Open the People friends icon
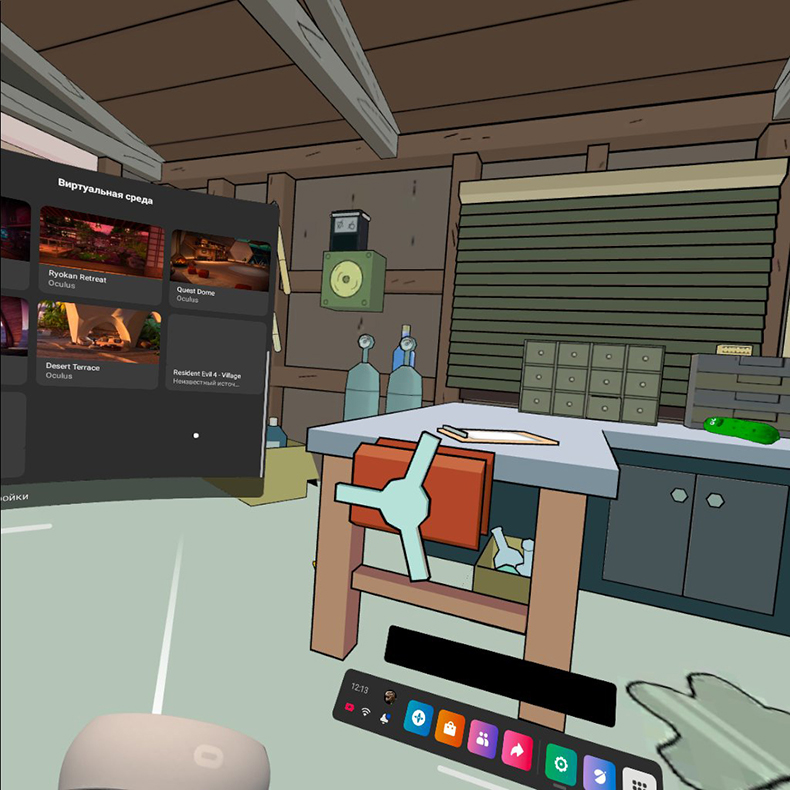 [483, 739]
